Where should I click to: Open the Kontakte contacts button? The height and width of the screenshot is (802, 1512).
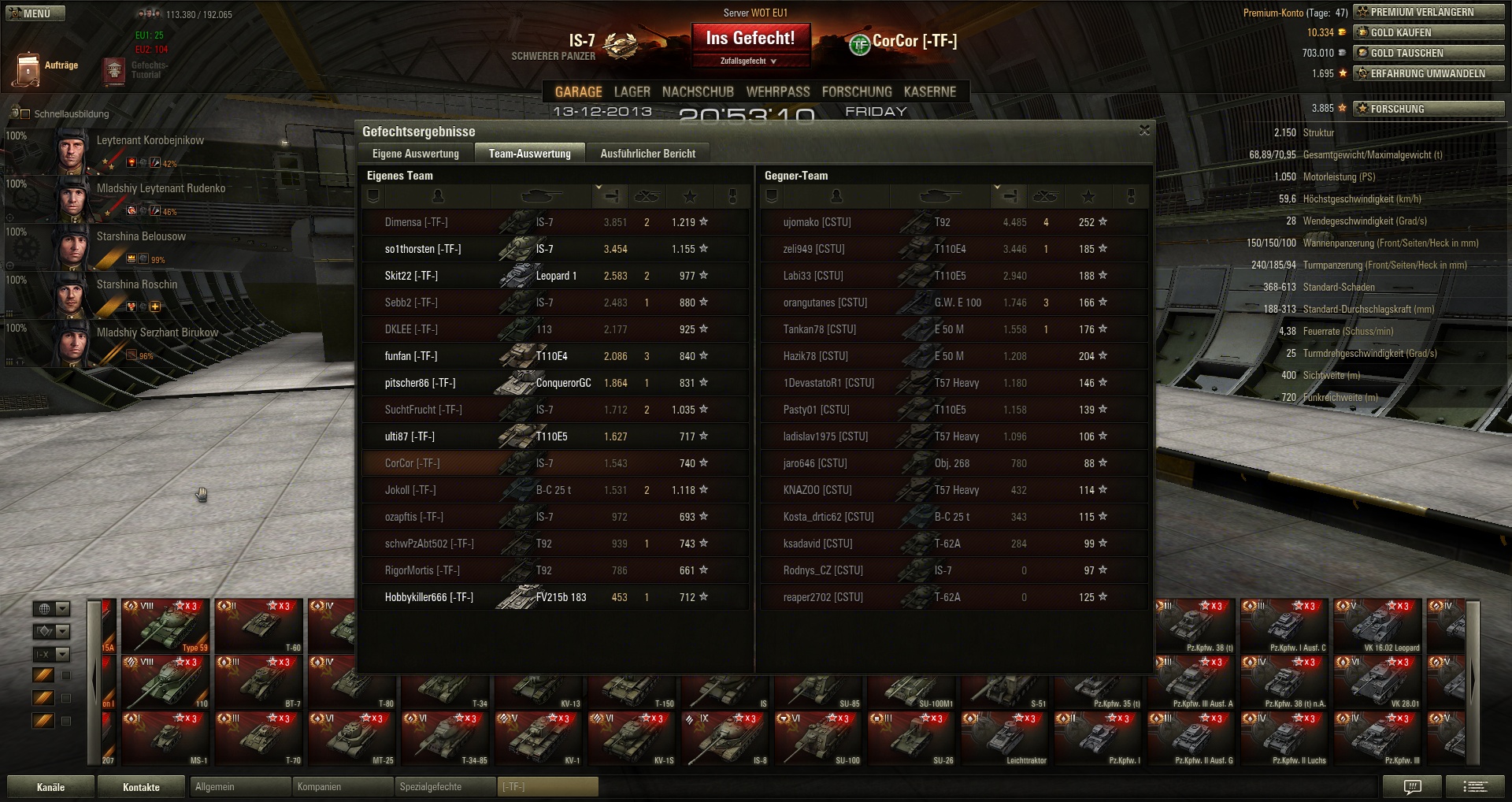pyautogui.click(x=141, y=787)
